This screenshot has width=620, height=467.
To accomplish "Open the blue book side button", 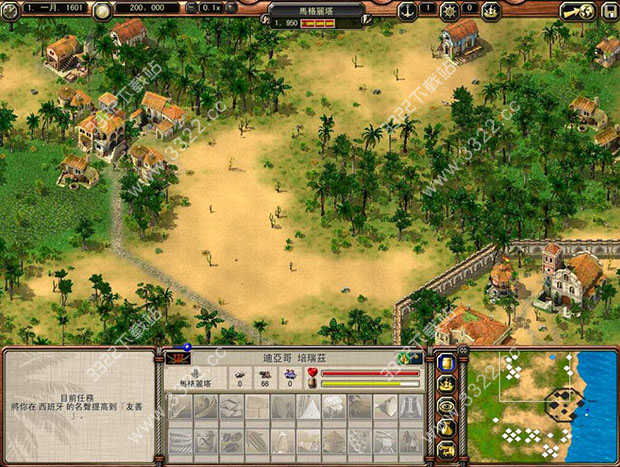I will tap(447, 364).
